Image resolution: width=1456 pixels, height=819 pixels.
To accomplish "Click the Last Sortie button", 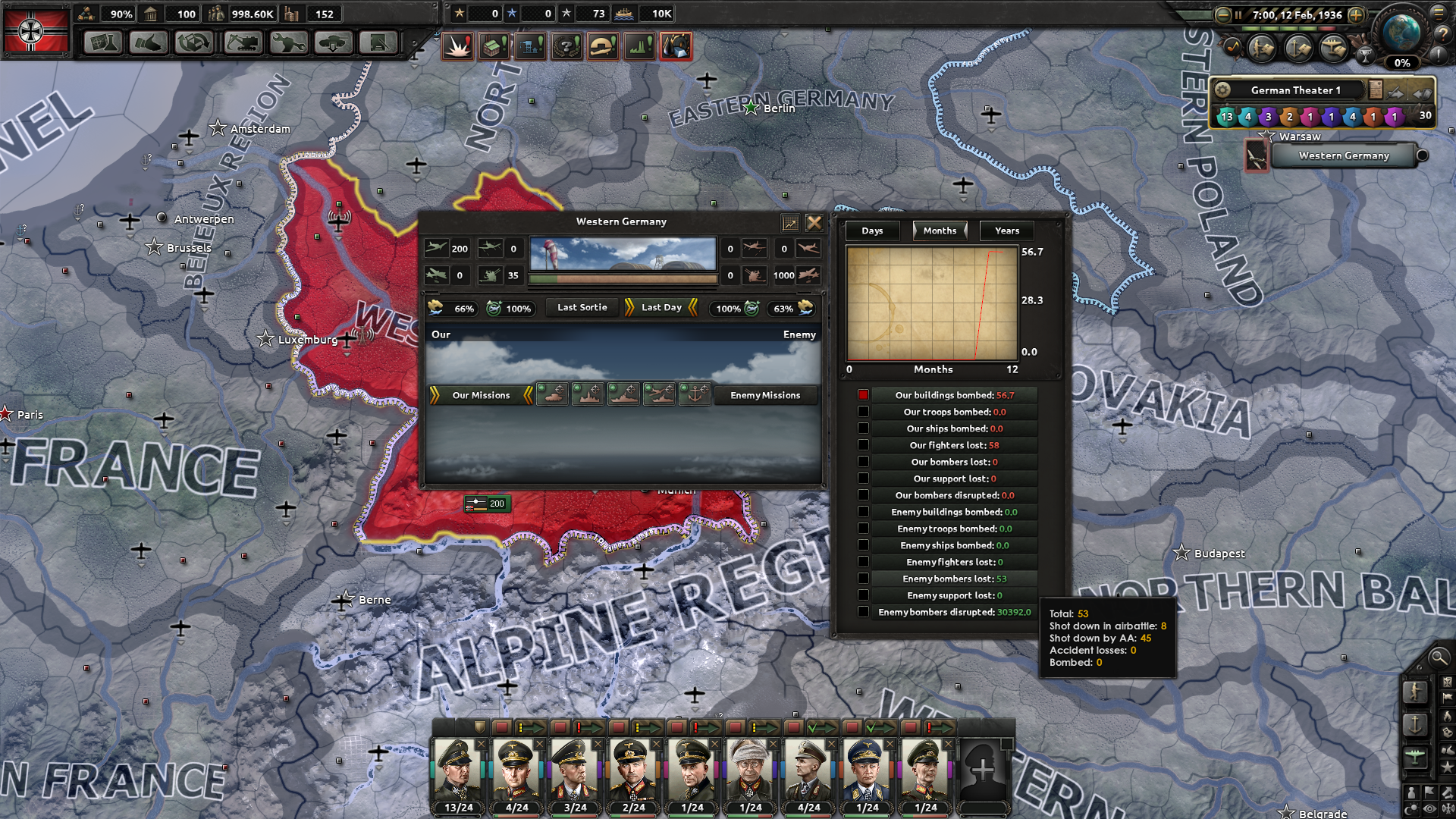I will point(581,307).
